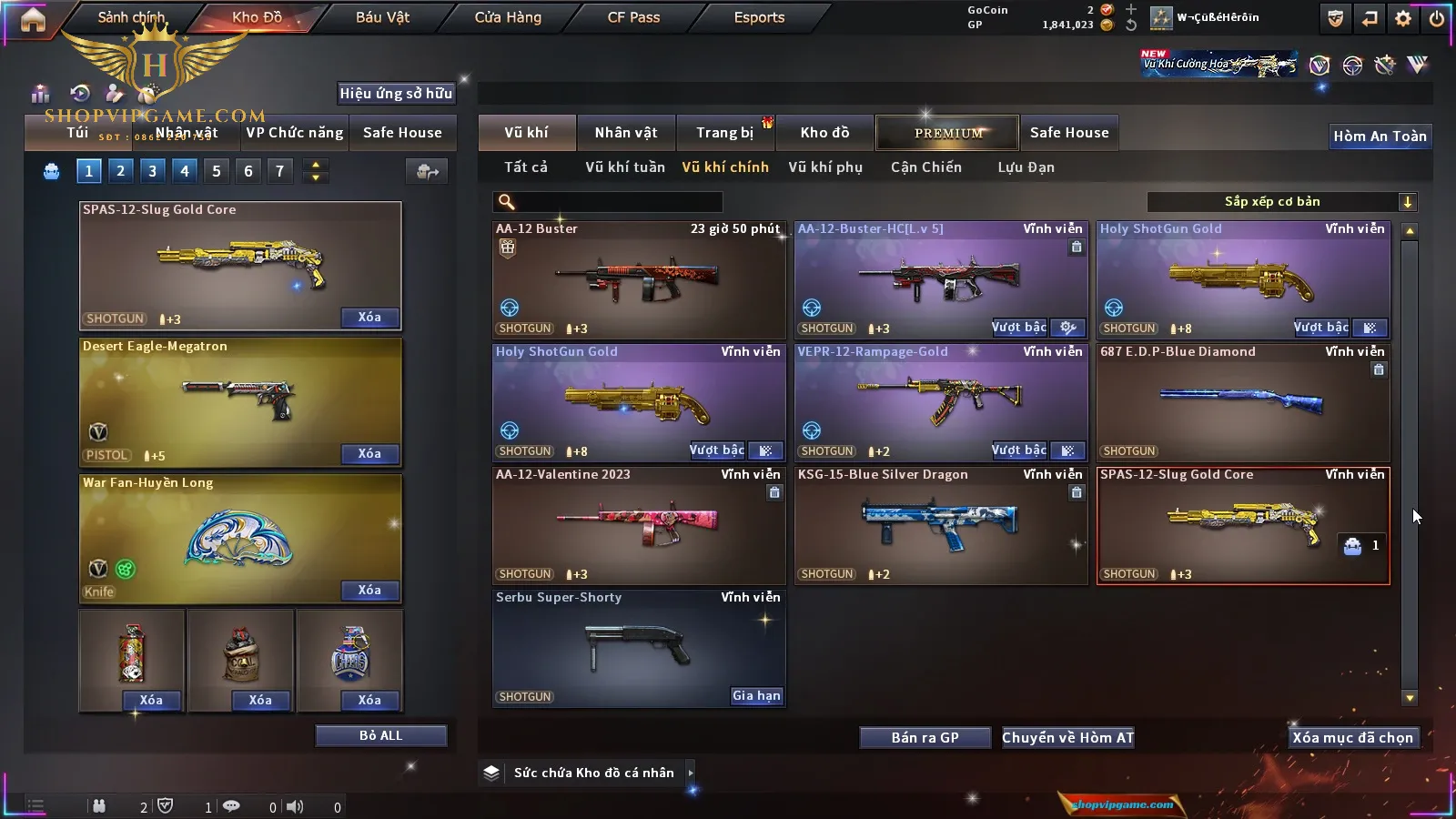The image size is (1456, 819).
Task: Filter by Vũ khí phụ weapons
Action: (825, 167)
